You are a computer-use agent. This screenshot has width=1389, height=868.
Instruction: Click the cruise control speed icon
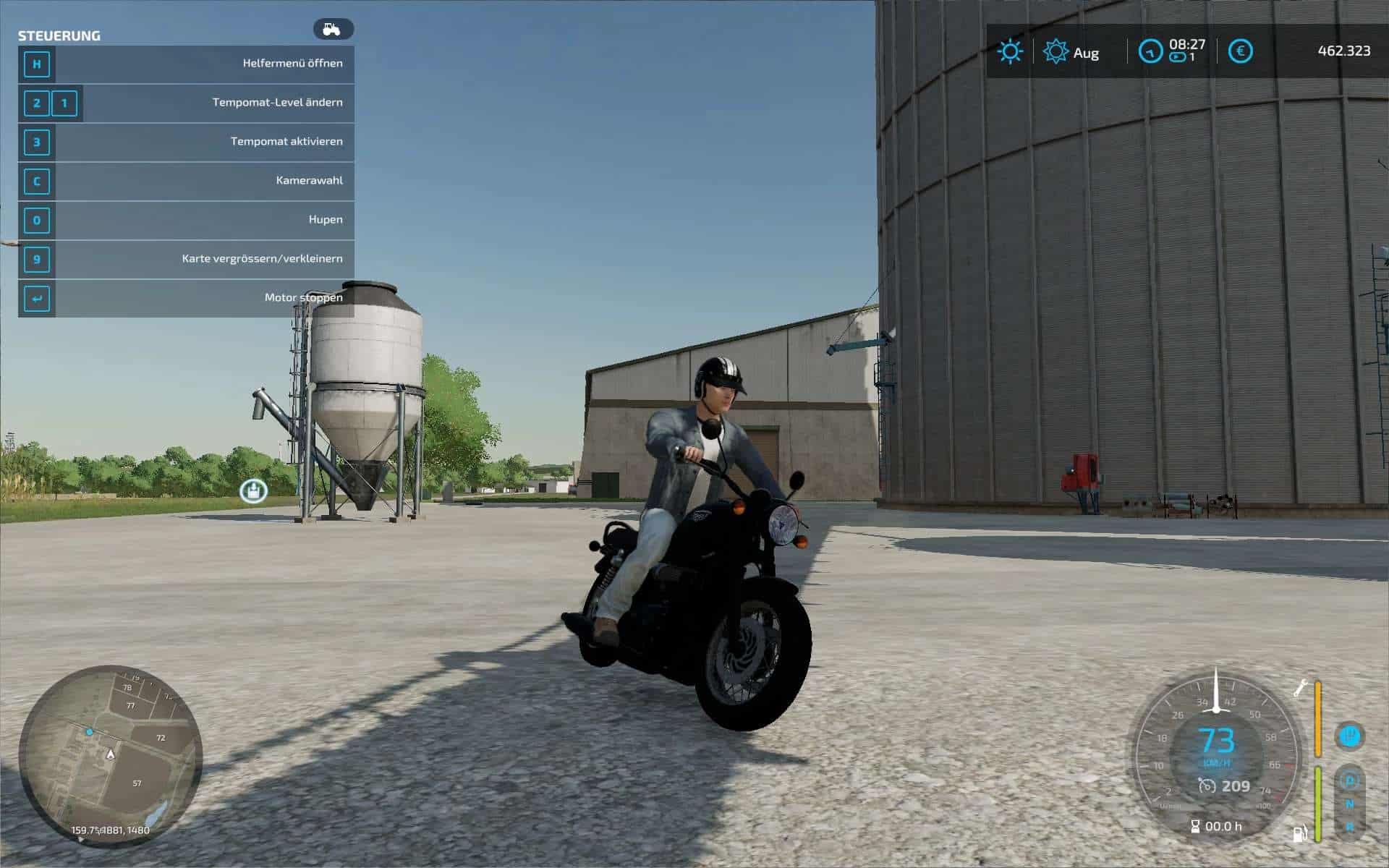pos(1206,786)
